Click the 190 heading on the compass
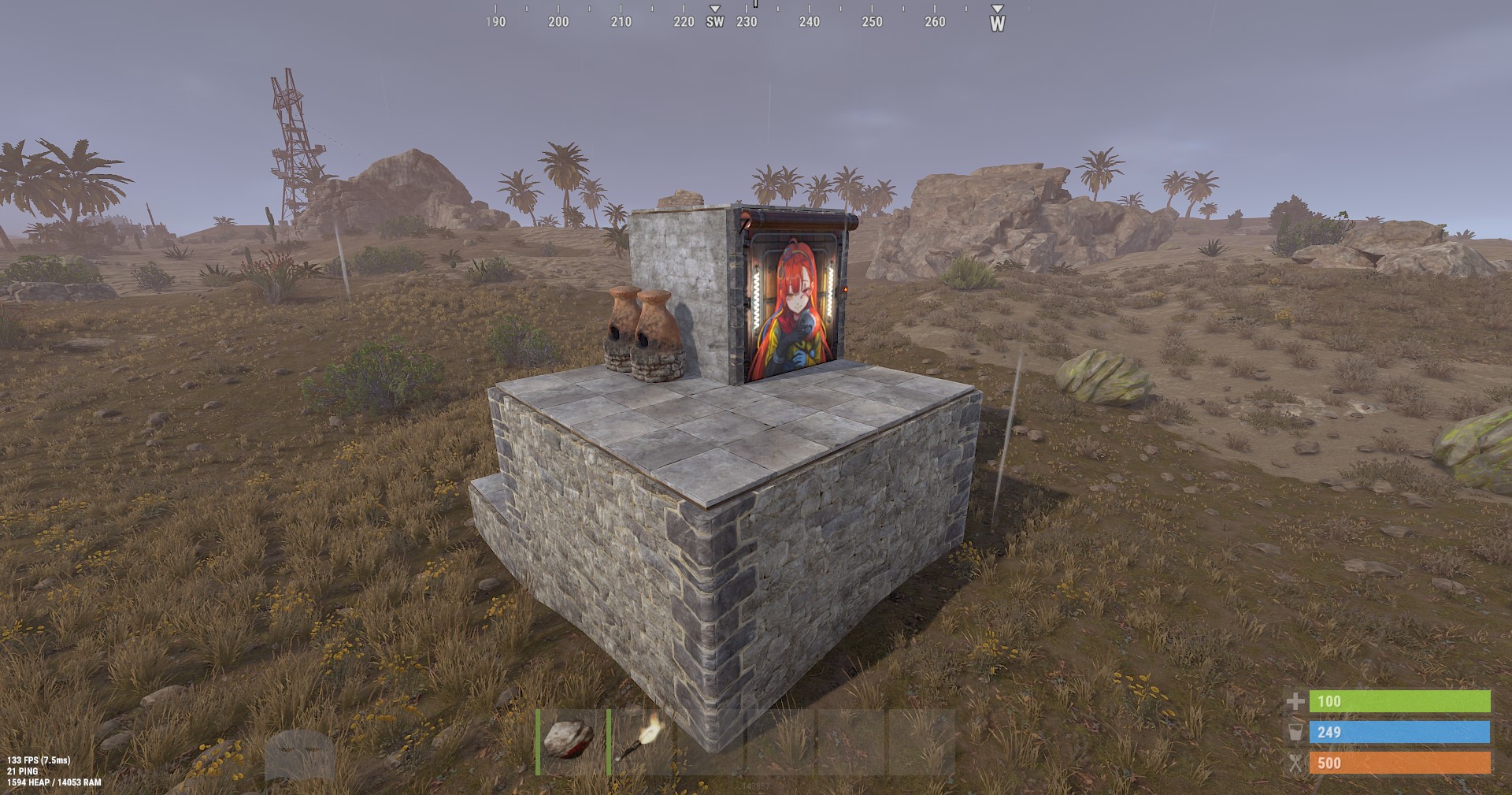Screen dimensions: 1512x795 pos(495,22)
